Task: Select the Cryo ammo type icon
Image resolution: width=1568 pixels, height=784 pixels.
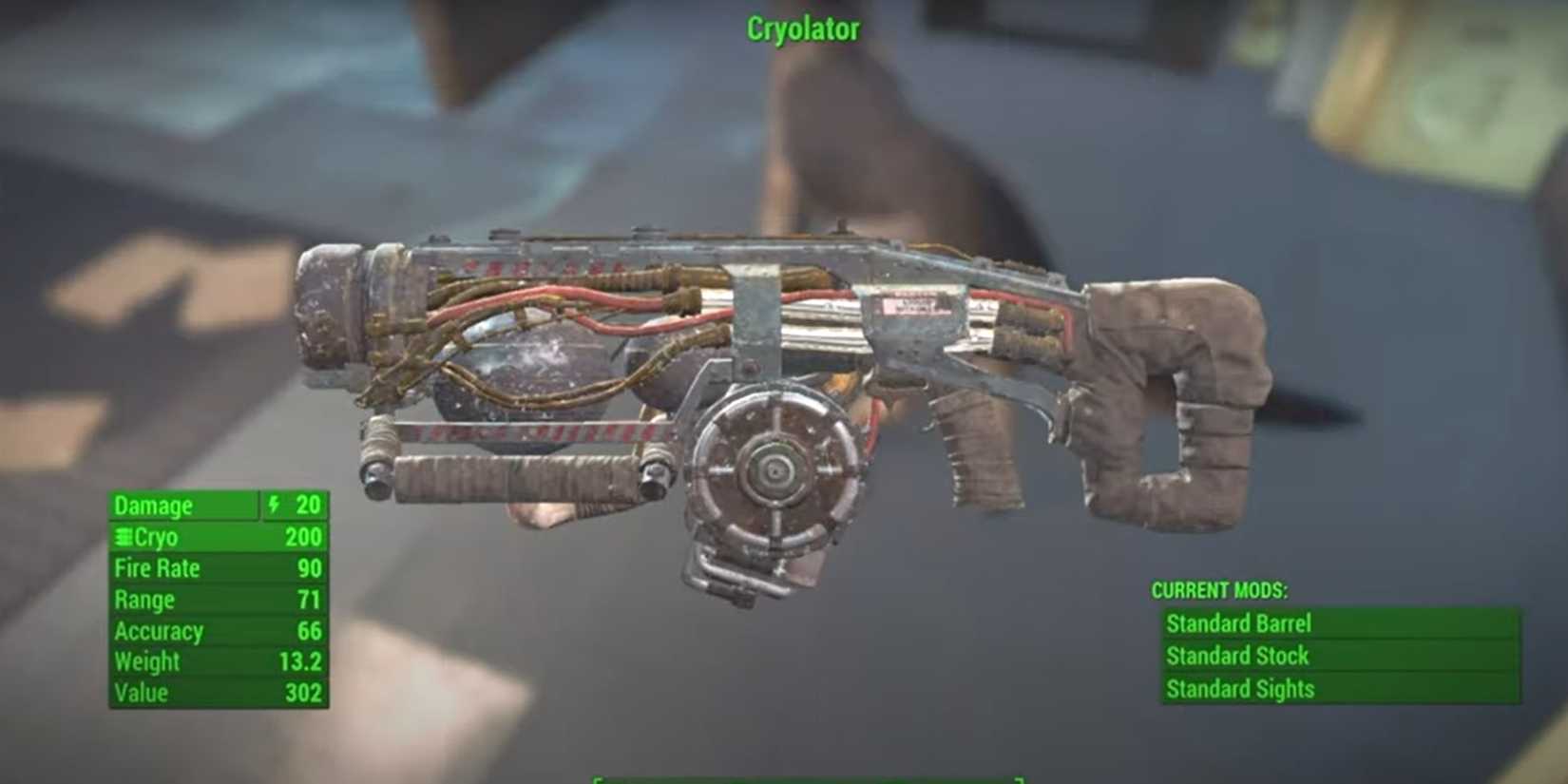Action: (122, 537)
